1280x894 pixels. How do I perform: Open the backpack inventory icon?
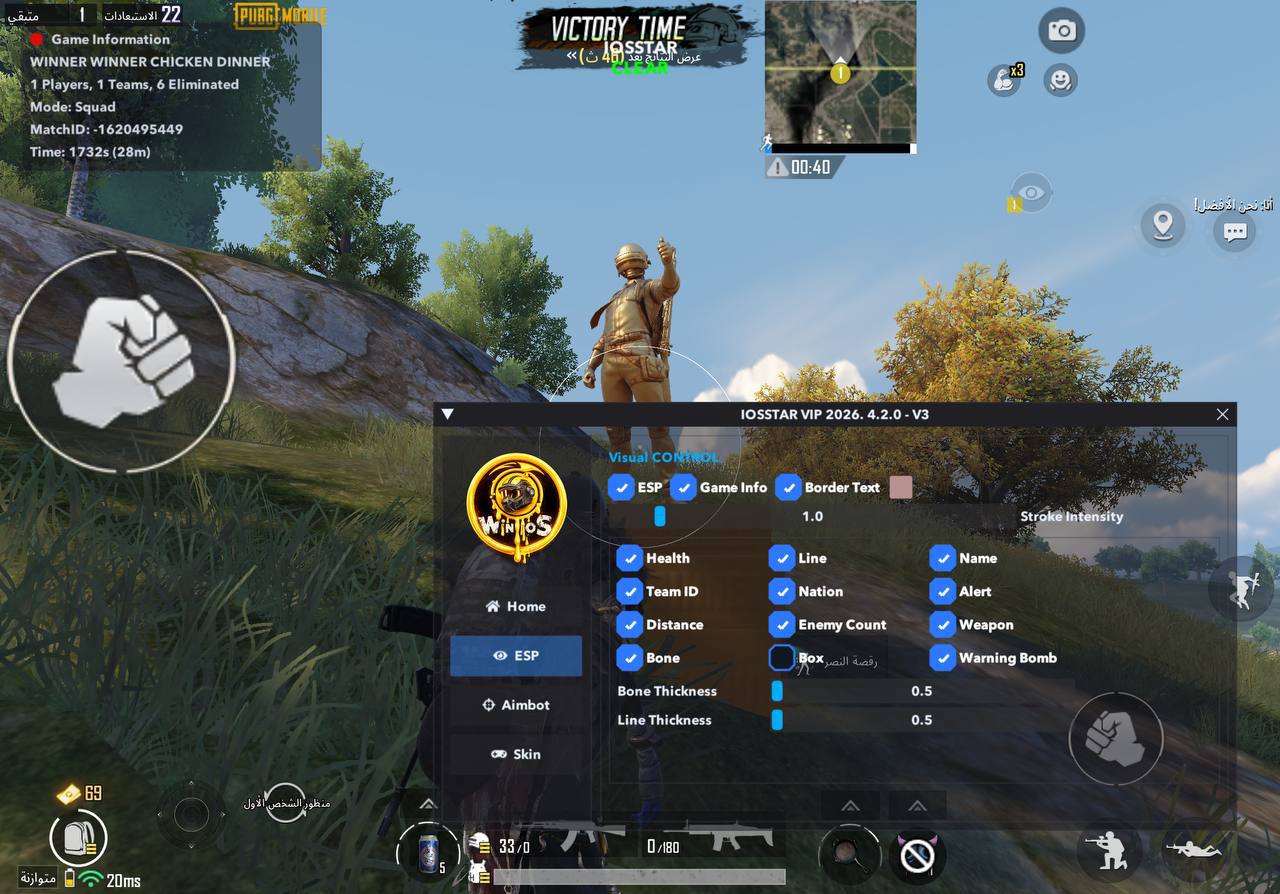[x=78, y=838]
